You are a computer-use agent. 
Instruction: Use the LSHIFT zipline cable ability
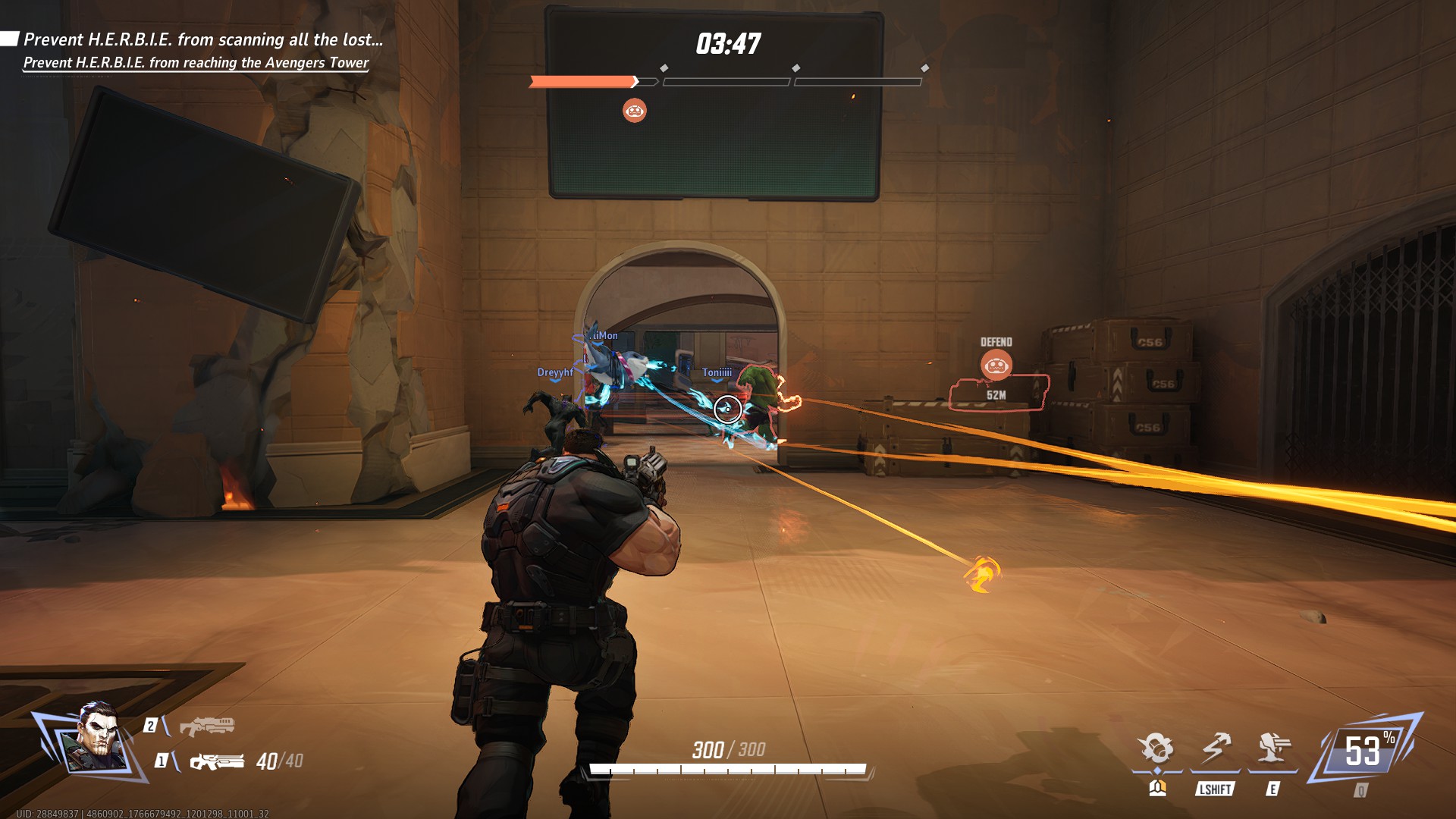tap(1216, 748)
